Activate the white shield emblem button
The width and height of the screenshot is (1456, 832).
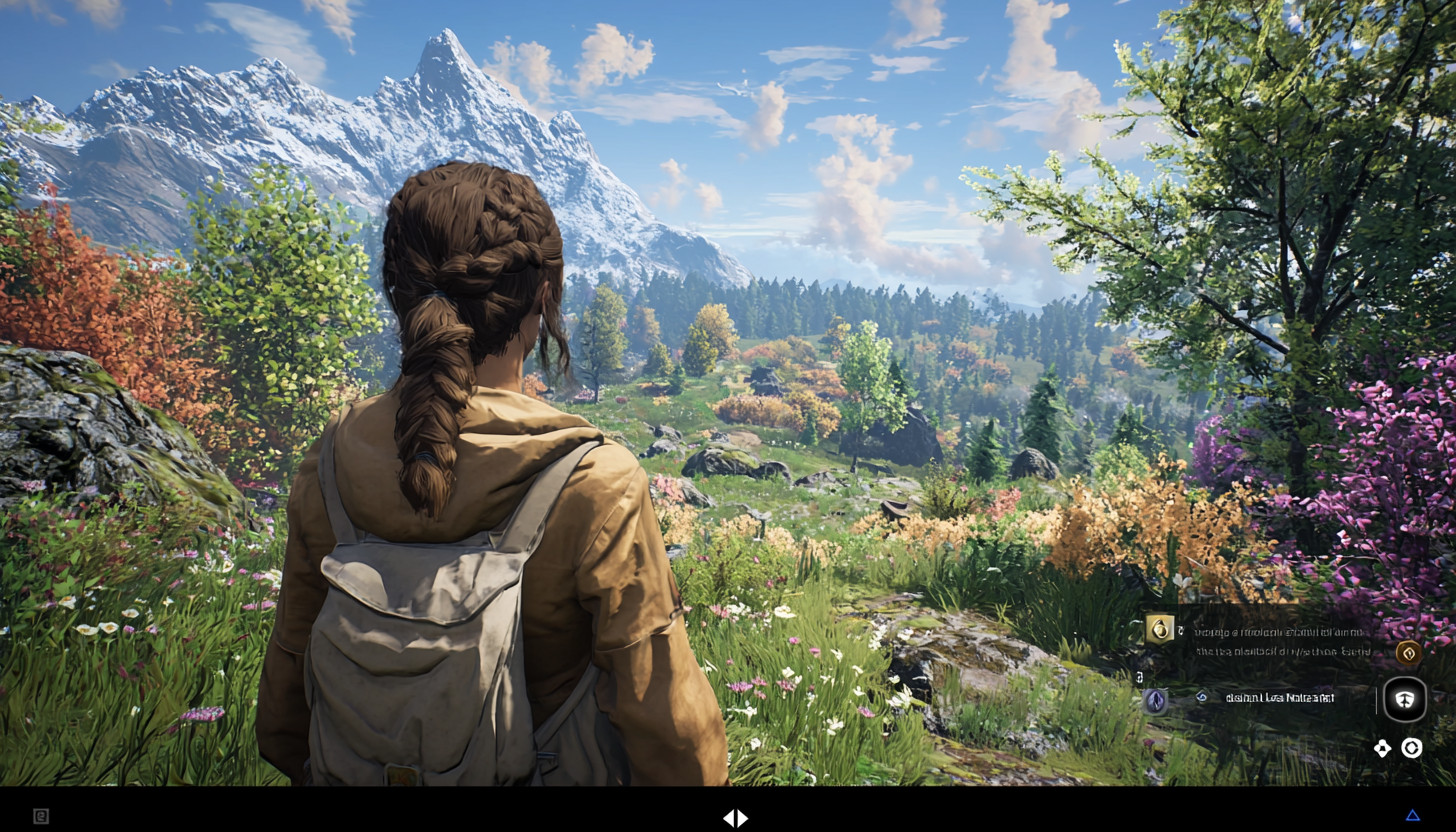(x=1405, y=700)
